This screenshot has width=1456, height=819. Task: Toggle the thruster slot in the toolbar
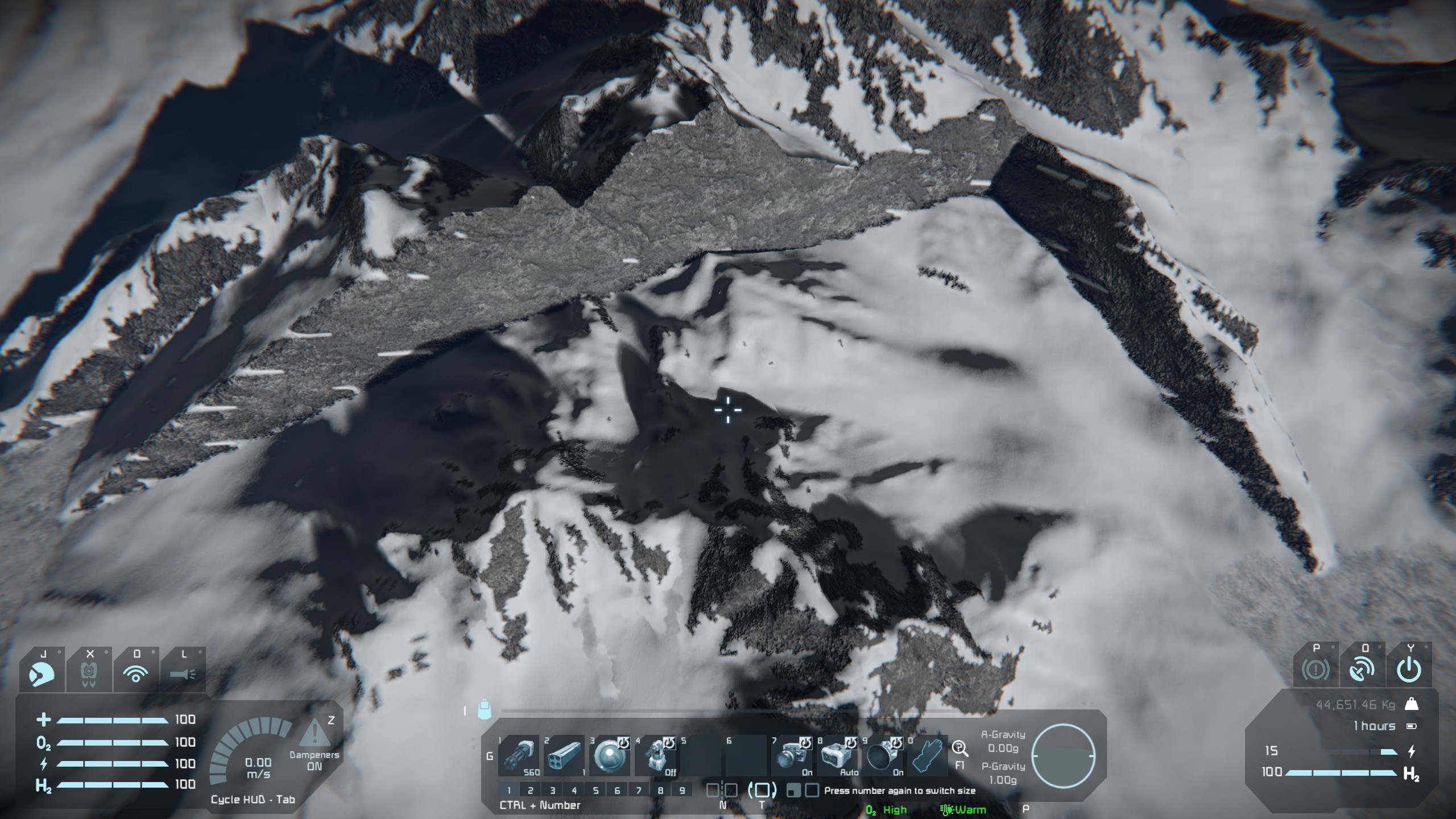[x=883, y=755]
